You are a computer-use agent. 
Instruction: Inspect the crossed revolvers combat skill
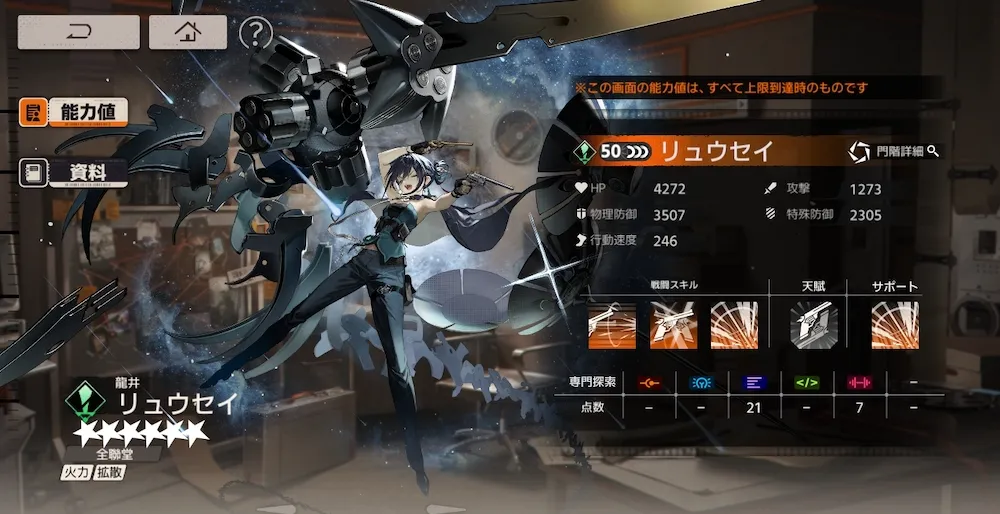pyautogui.click(x=674, y=326)
